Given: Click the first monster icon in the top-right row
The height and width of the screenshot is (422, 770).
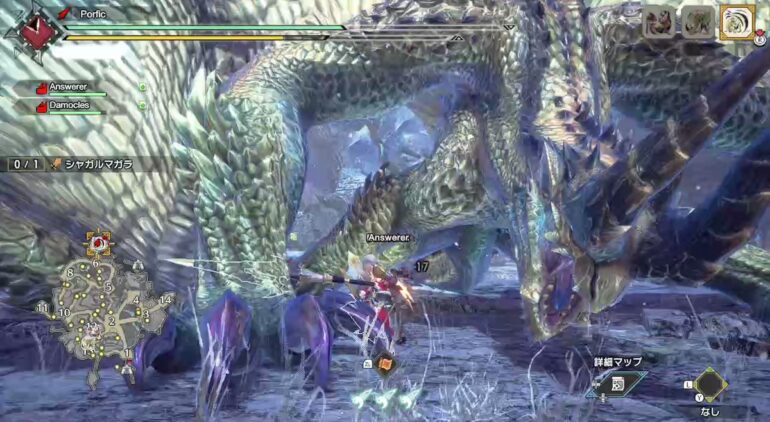Looking at the screenshot, I should tap(658, 22).
